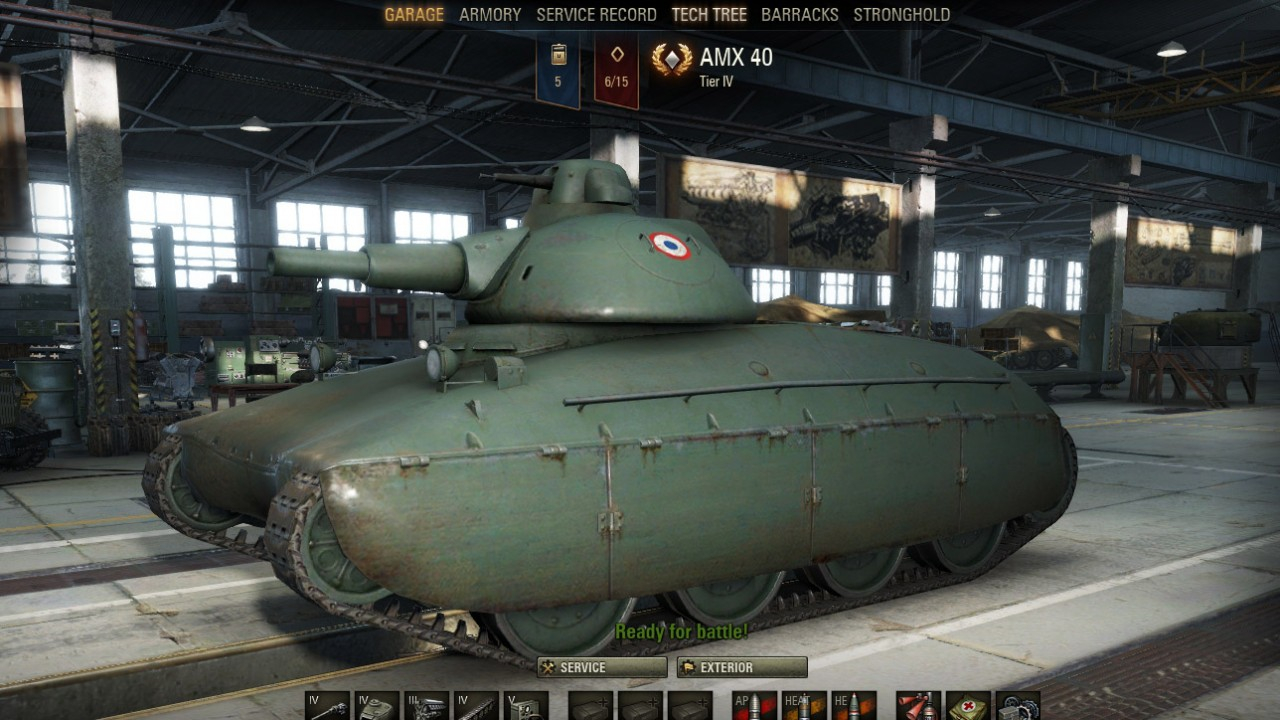
Task: Choose the HE shell slot
Action: [853, 706]
